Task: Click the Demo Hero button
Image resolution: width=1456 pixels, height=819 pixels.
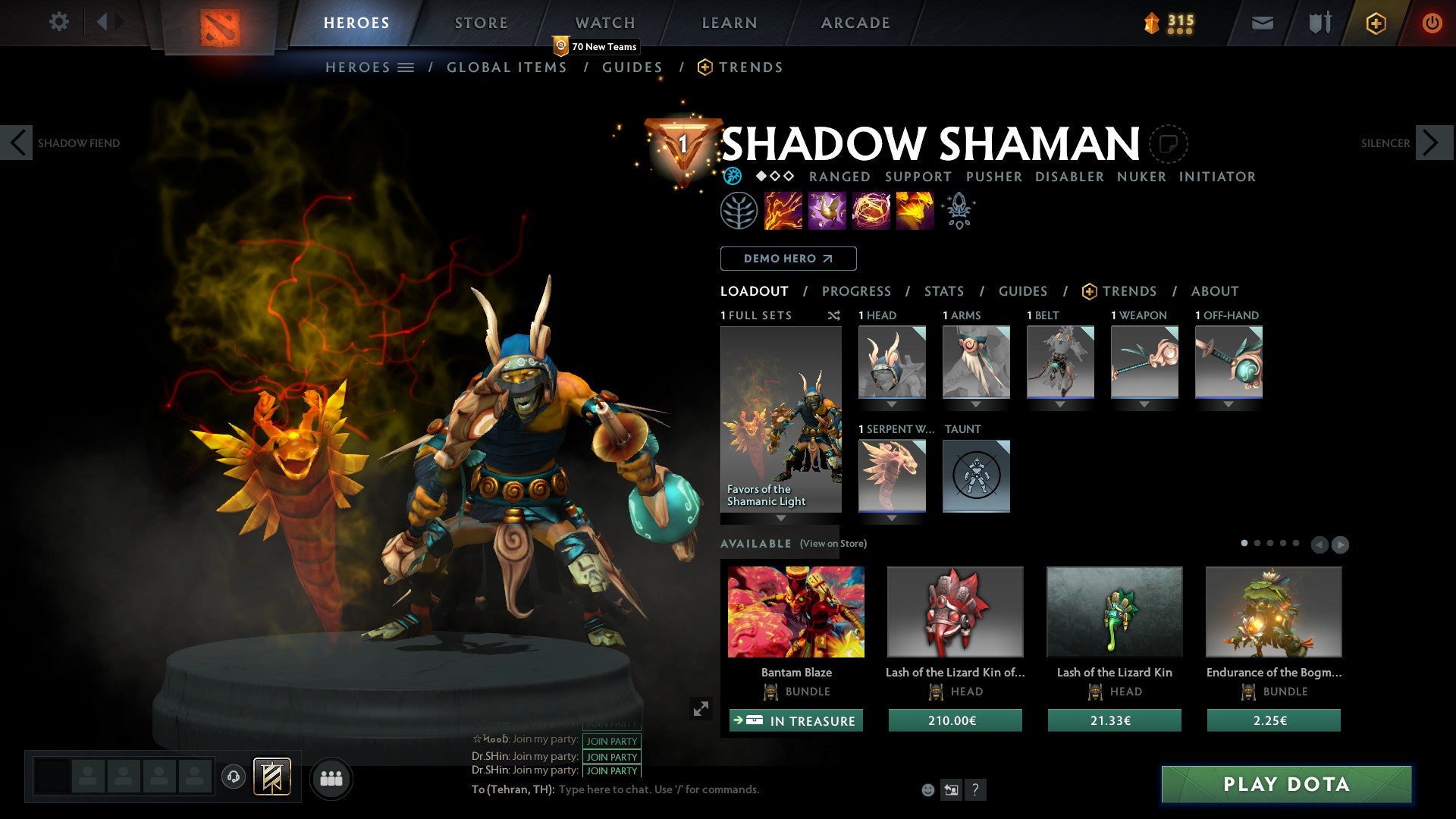Action: tap(787, 259)
